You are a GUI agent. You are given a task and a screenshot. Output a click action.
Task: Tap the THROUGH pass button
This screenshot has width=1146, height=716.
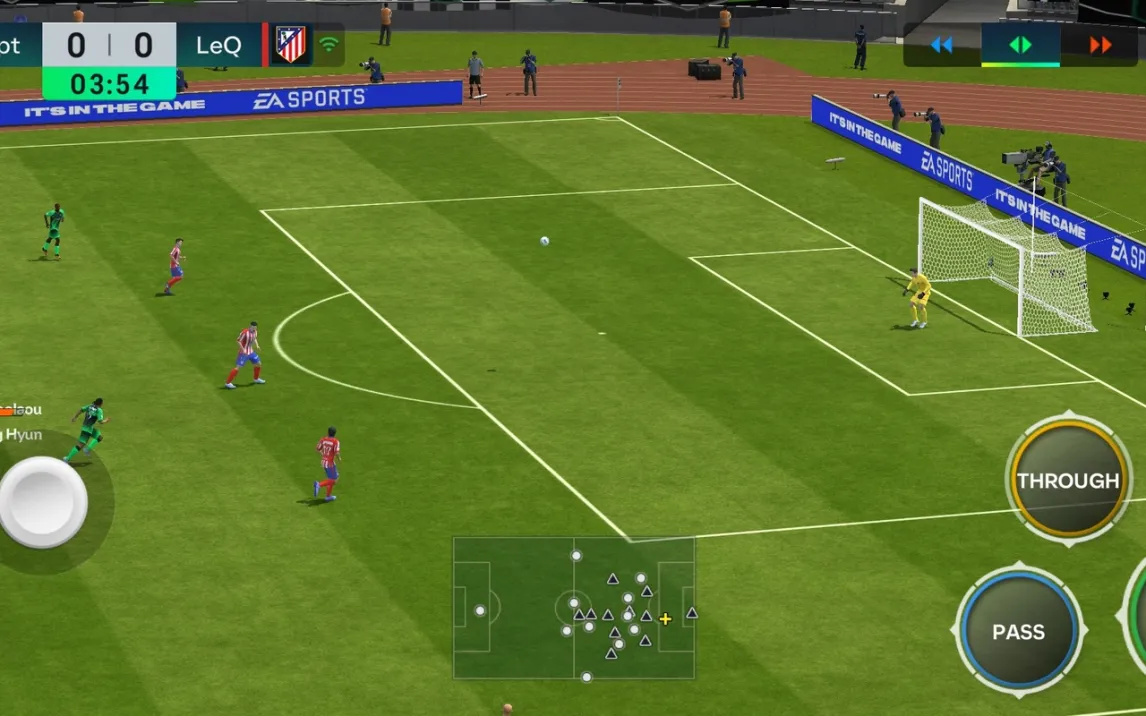pos(1068,481)
